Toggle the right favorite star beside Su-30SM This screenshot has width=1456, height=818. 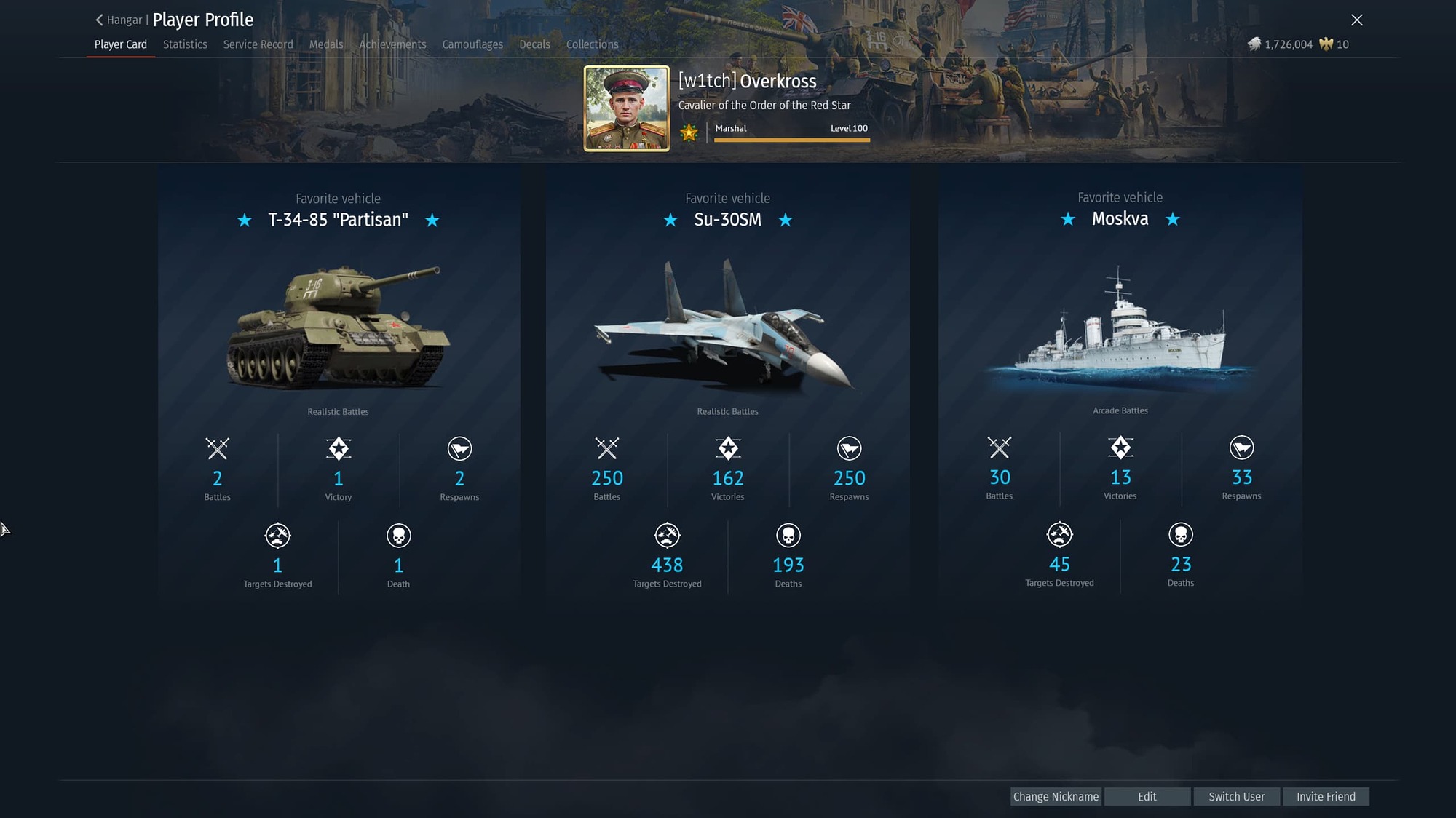(786, 220)
